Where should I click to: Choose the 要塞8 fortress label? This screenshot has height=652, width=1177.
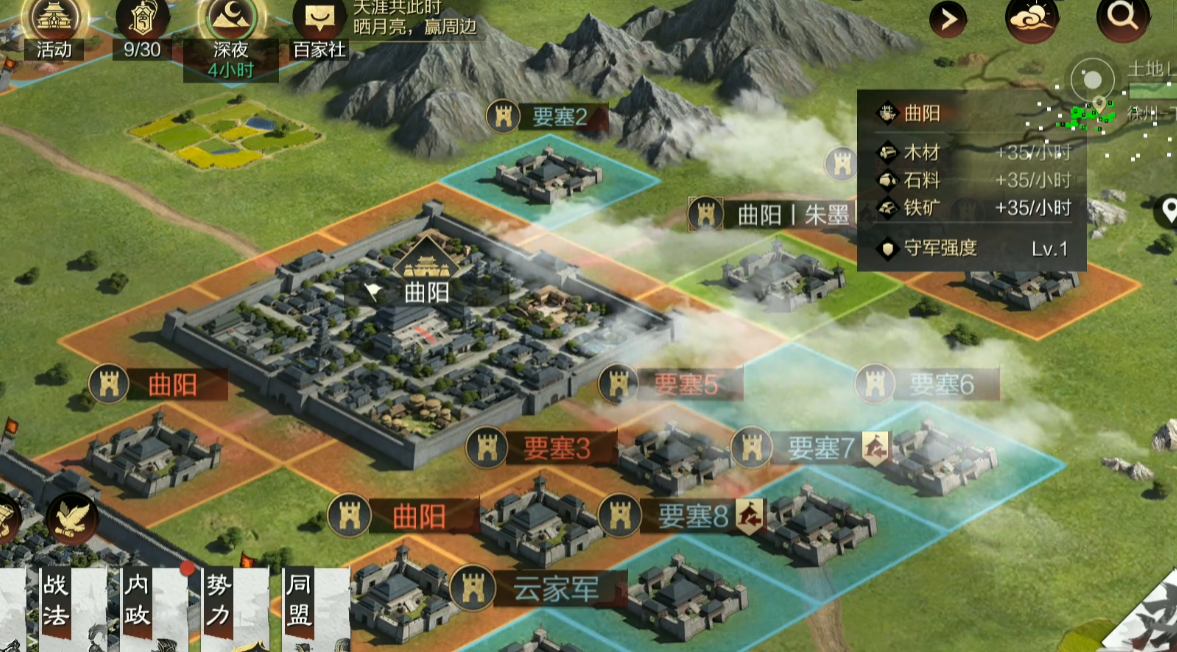[680, 515]
